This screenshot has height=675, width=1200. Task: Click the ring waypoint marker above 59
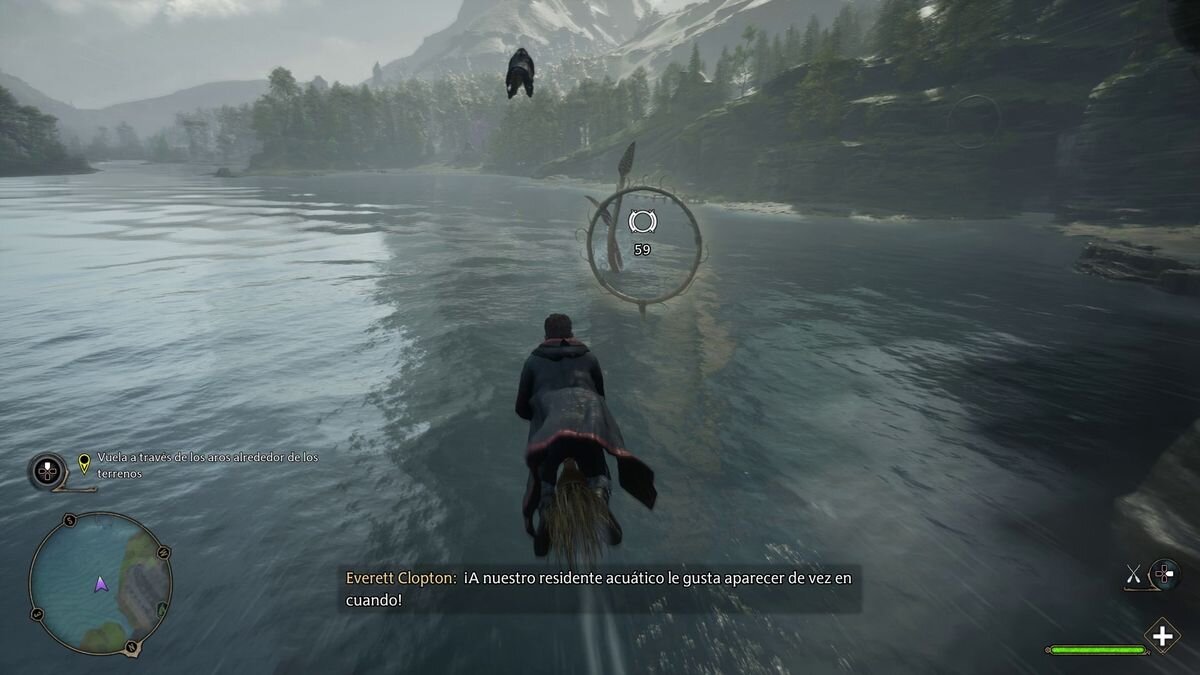click(641, 221)
